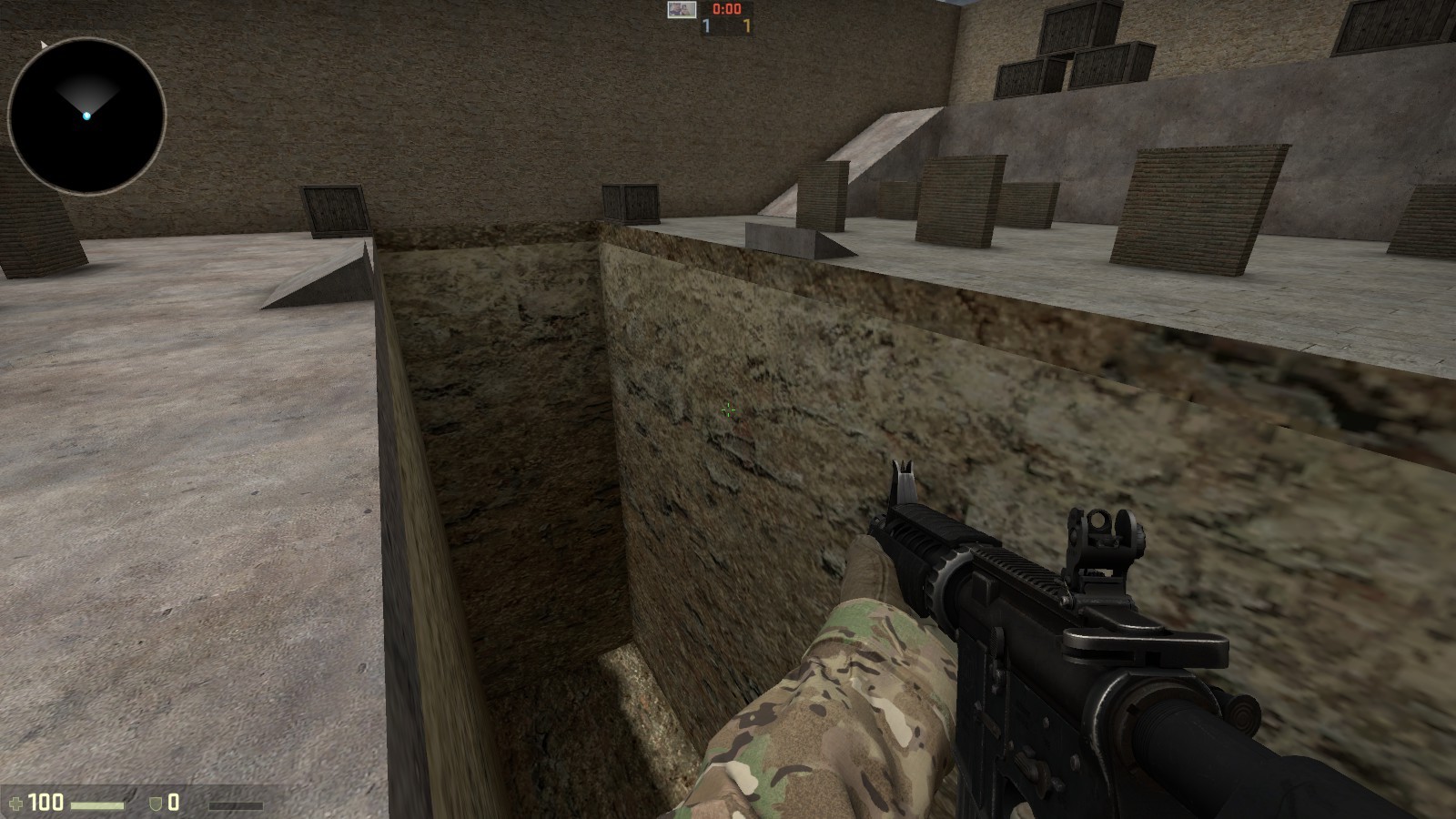Viewport: 1456px width, 819px height.
Task: Click the player position marker on the radar
Action: coord(86,116)
